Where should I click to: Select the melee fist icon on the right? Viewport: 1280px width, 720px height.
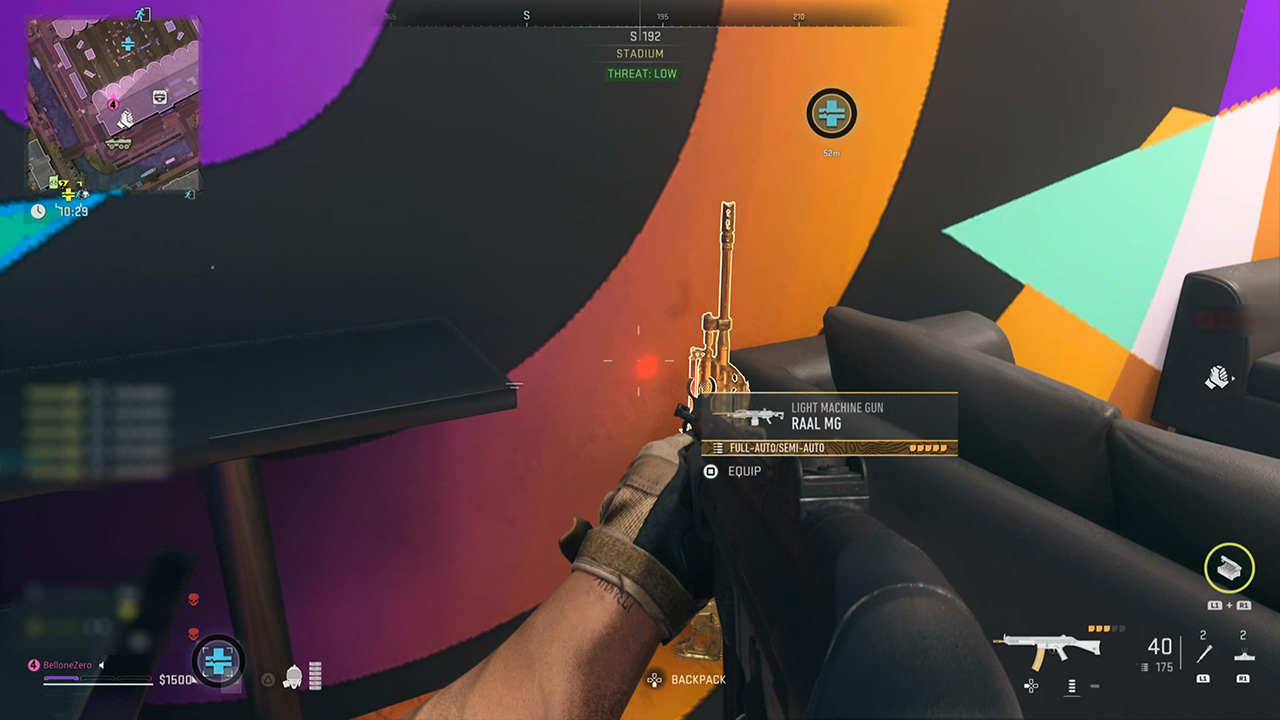(1218, 377)
